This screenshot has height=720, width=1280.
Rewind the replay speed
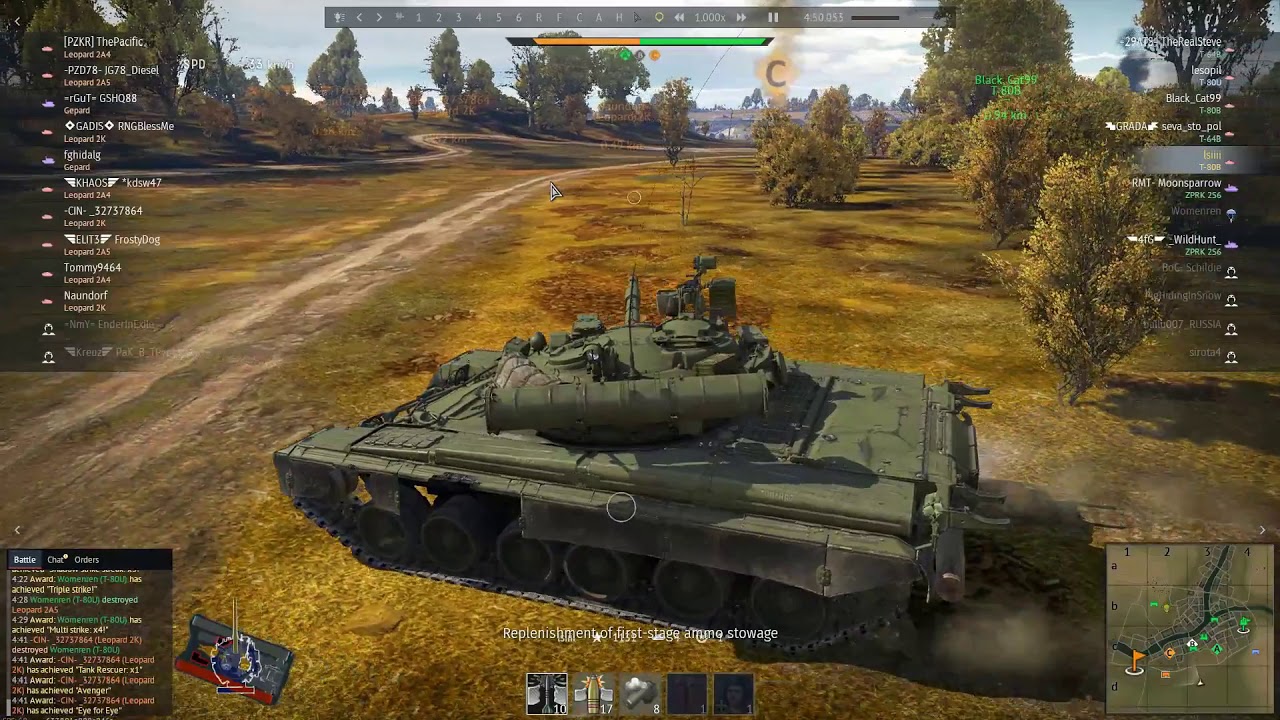pos(680,17)
